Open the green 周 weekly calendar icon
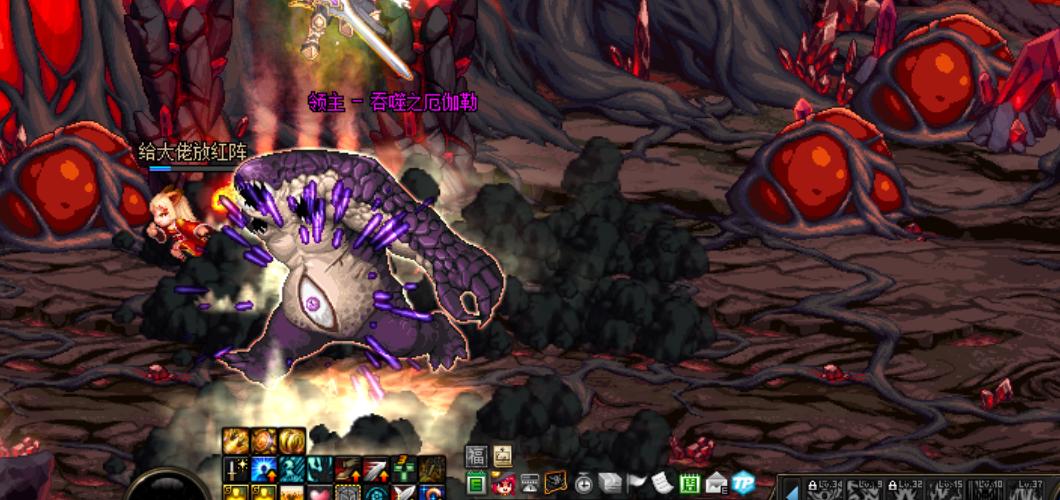The height and width of the screenshot is (500, 1060). [689, 484]
